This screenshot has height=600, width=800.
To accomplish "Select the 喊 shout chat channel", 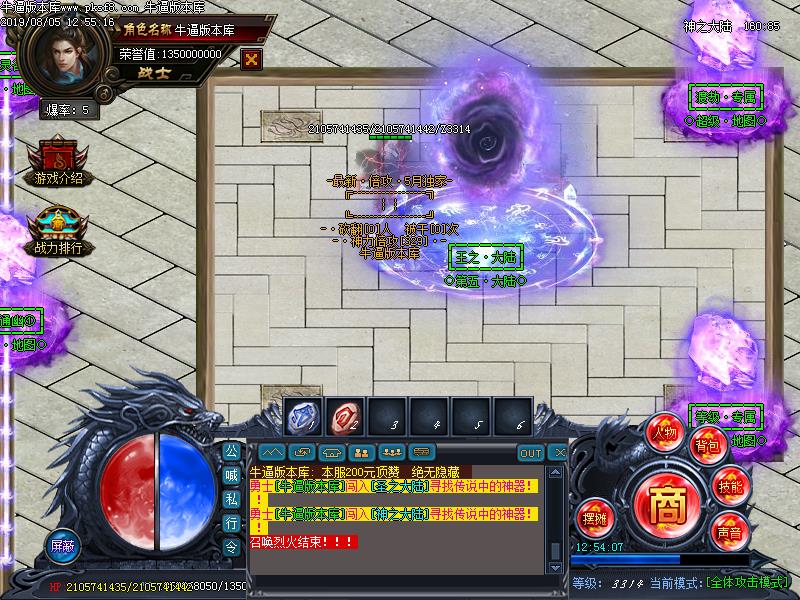I will (x=231, y=475).
